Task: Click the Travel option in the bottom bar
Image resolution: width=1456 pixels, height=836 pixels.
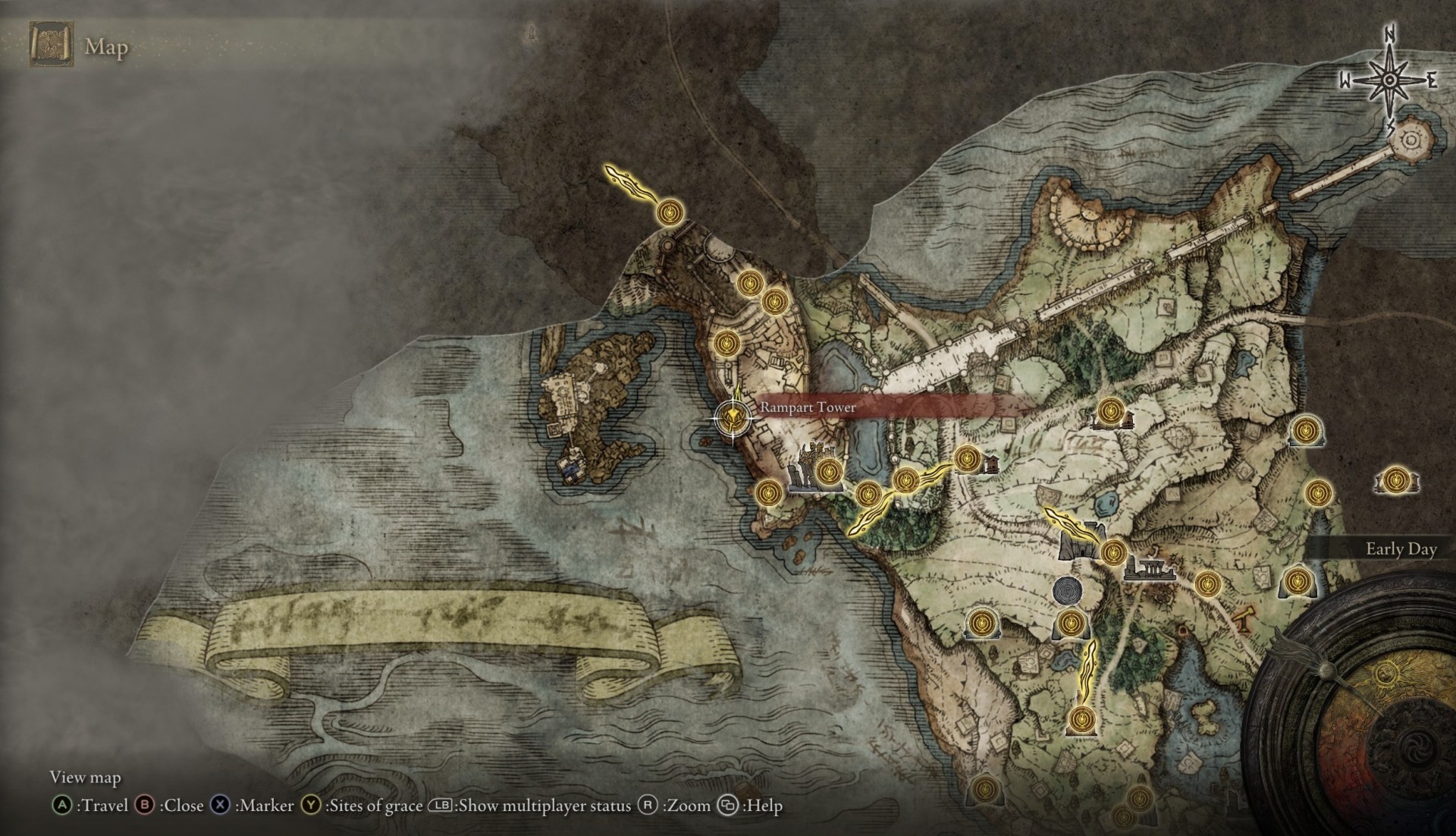Action: tap(102, 806)
